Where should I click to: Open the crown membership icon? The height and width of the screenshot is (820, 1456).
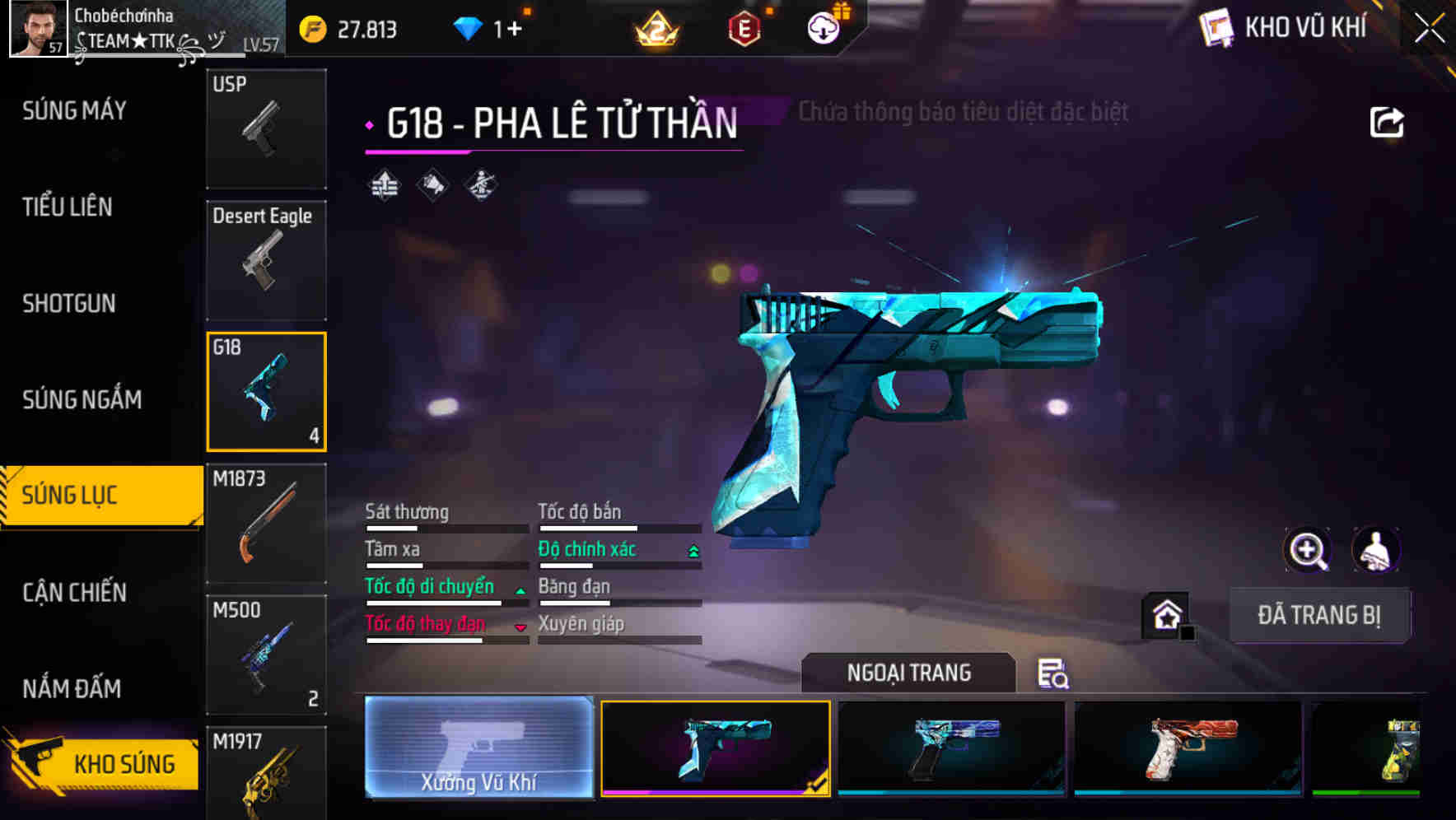click(x=655, y=30)
